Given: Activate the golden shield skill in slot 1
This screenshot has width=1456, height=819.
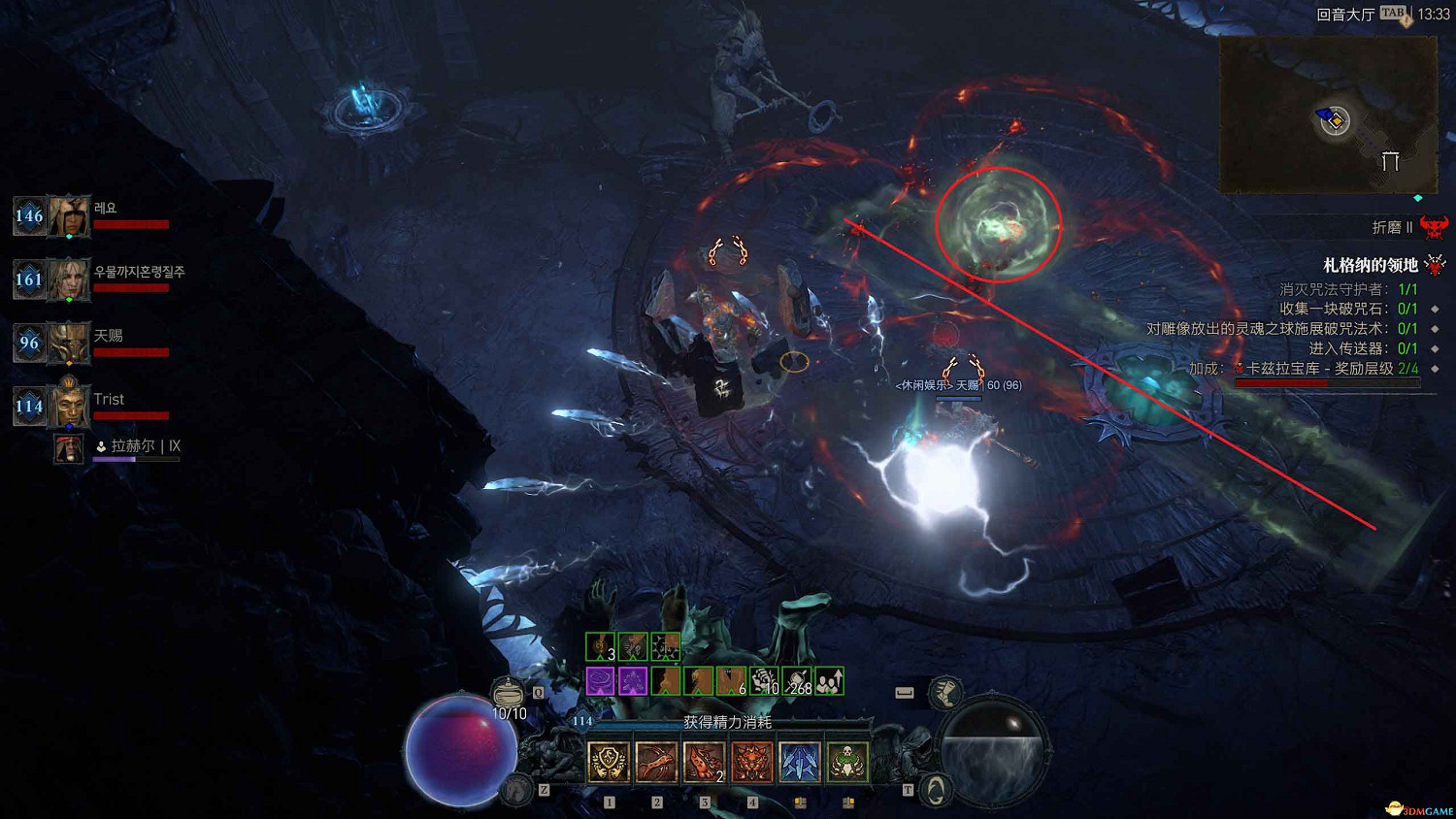Looking at the screenshot, I should click(609, 763).
